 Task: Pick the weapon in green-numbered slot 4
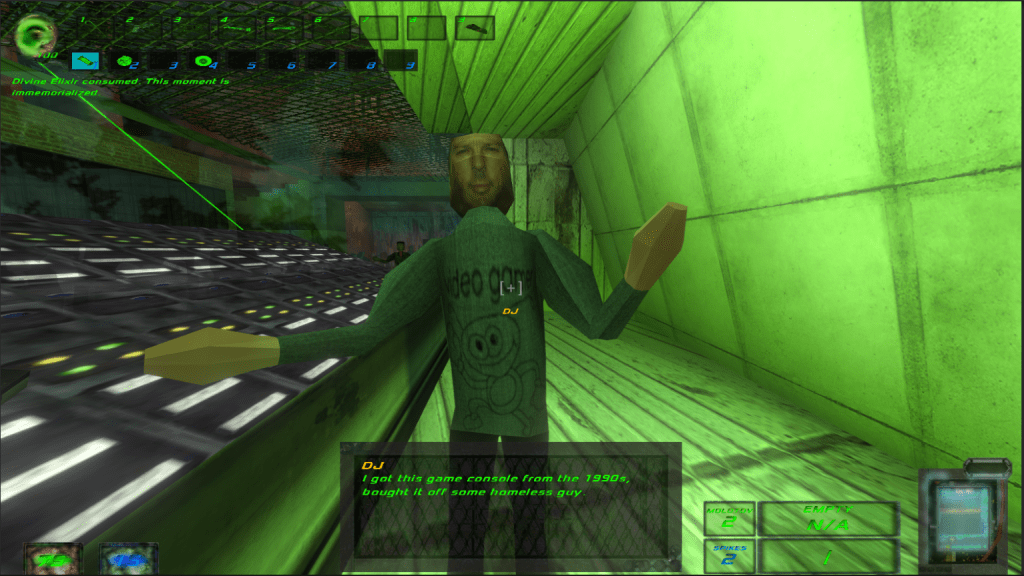point(236,28)
